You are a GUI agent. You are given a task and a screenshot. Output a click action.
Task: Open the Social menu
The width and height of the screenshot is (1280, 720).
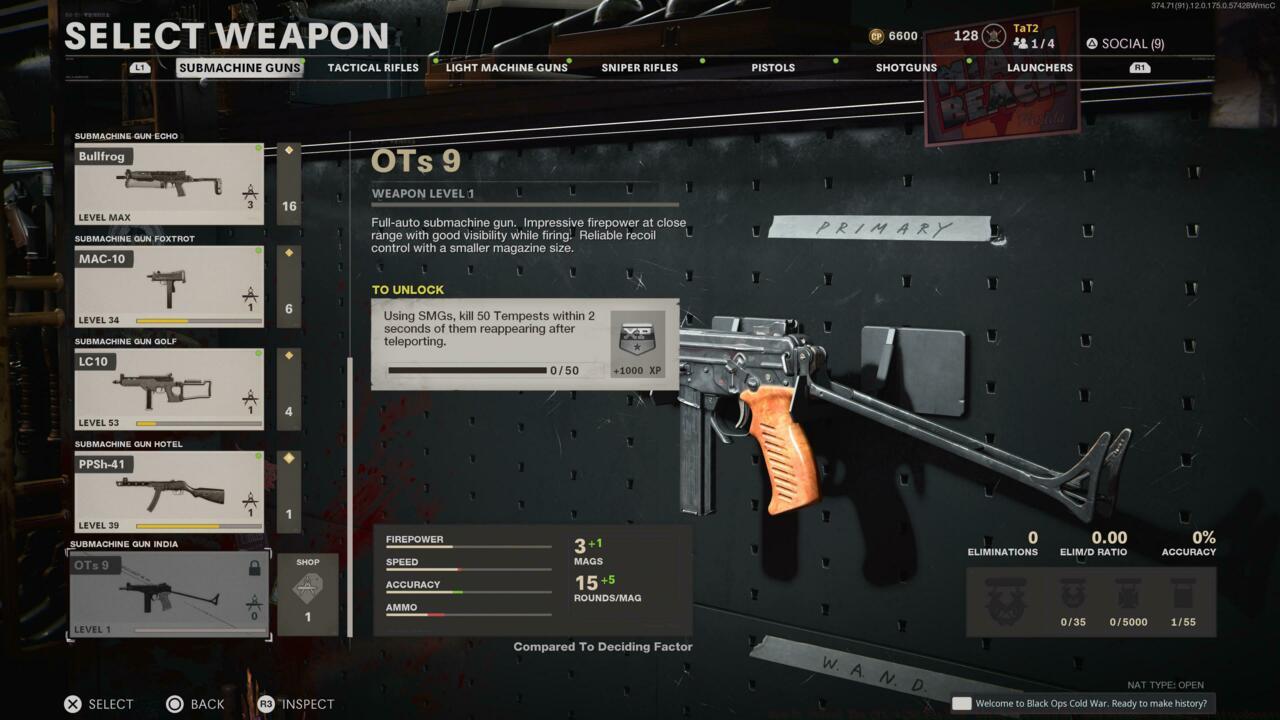(1125, 44)
